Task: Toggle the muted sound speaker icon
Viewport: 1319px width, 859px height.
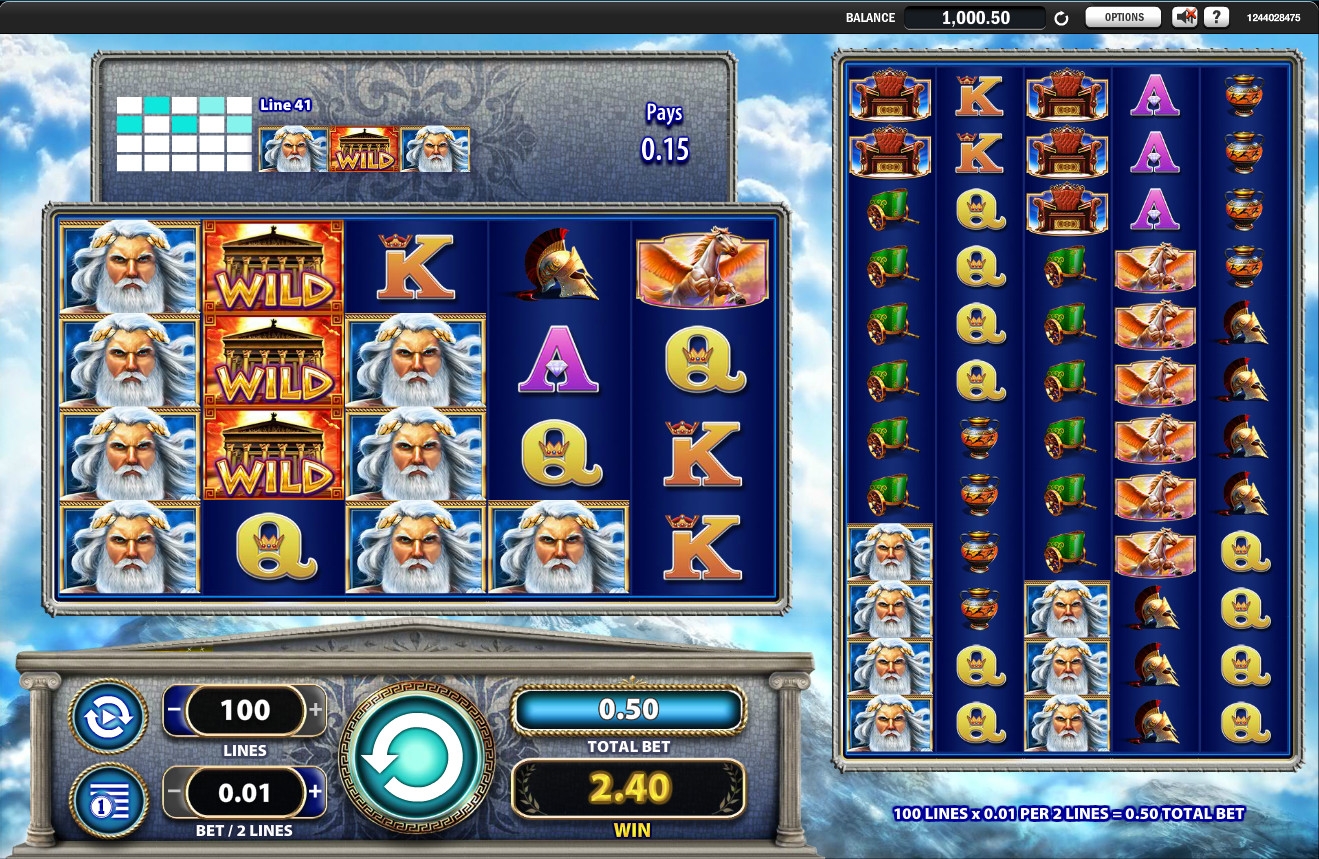Action: [x=1185, y=17]
